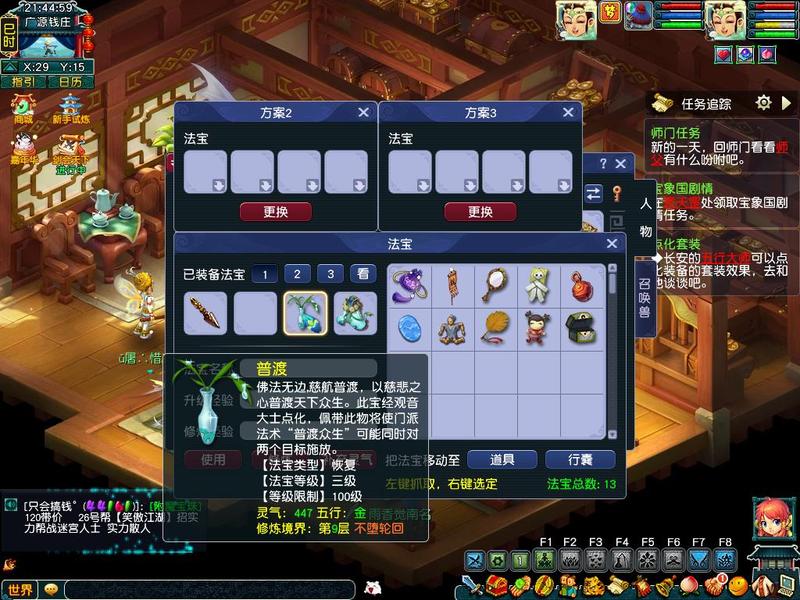Select the blue oval gem treasure
Viewport: 800px width, 600px height.
click(x=410, y=327)
